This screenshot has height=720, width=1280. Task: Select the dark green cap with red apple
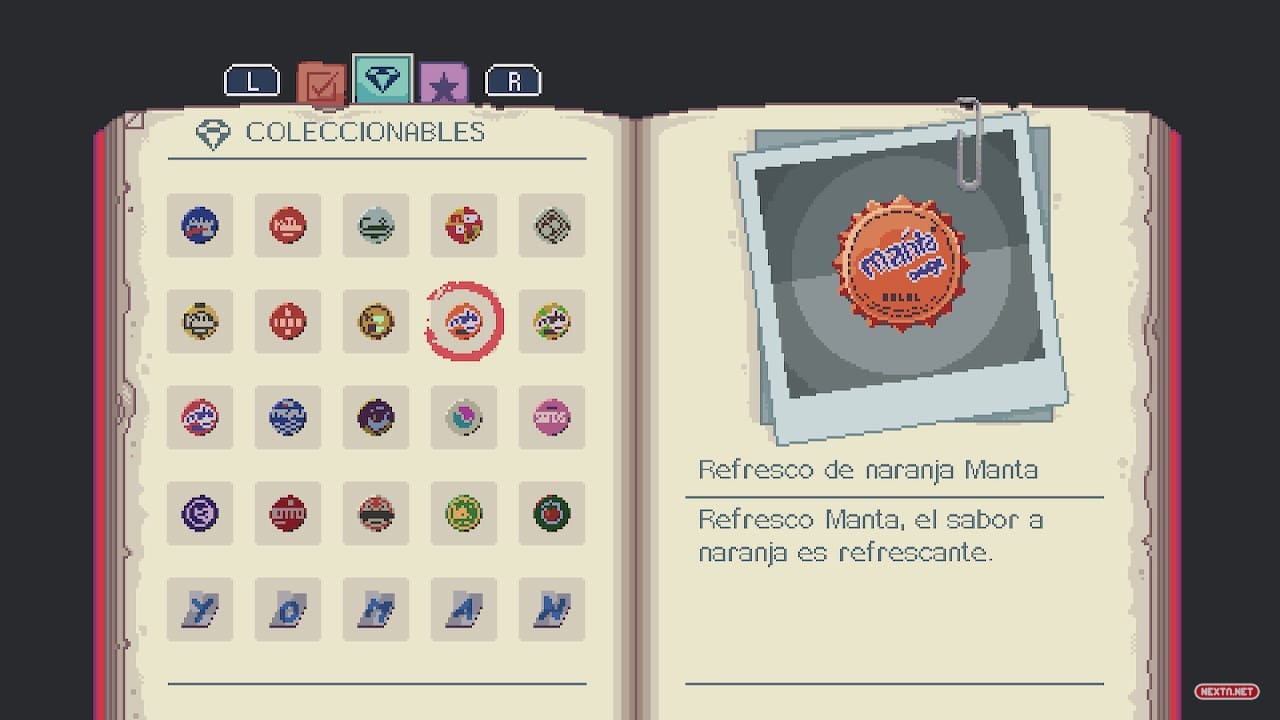pos(552,513)
